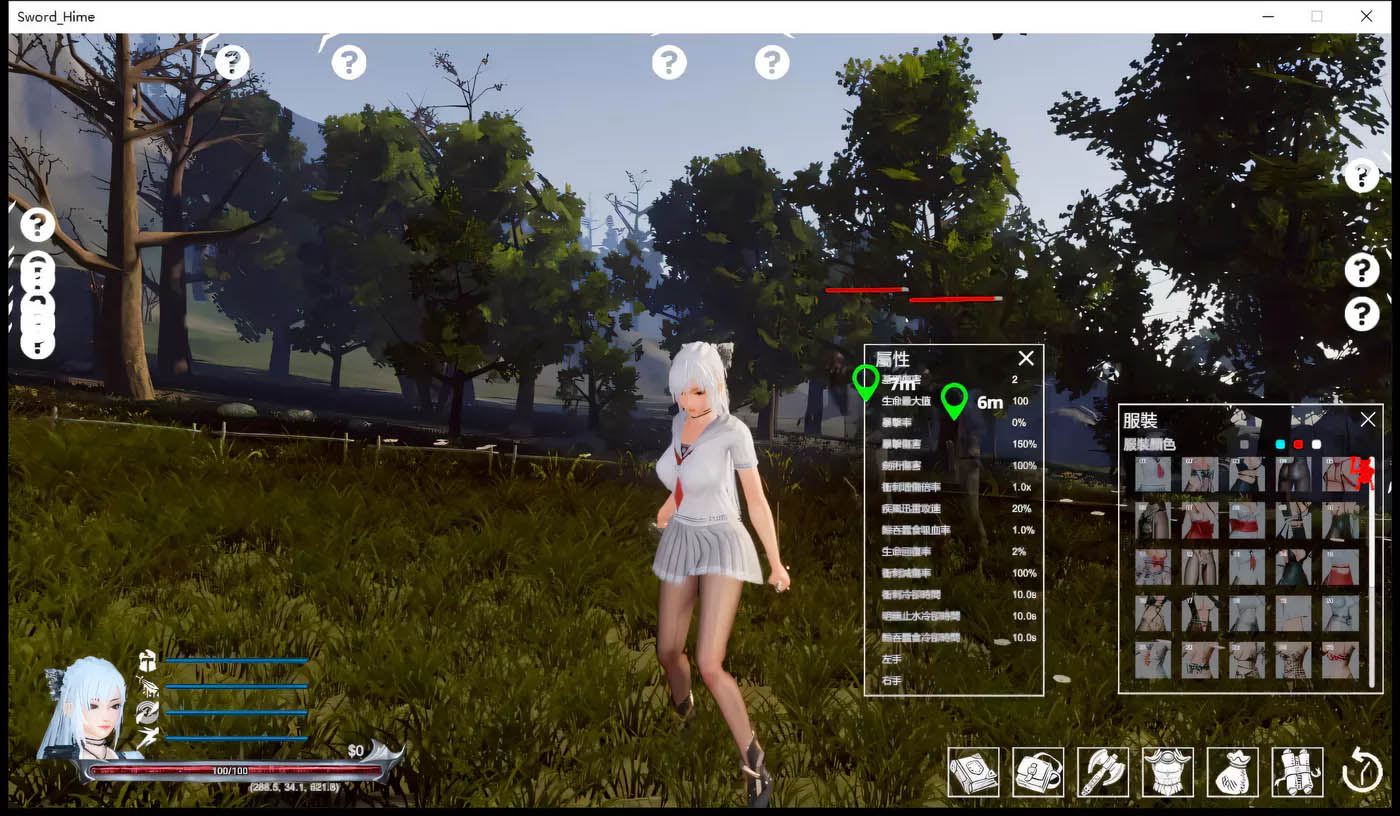The height and width of the screenshot is (816, 1400).
Task: Close the 屬性 attributes panel
Action: point(1026,358)
